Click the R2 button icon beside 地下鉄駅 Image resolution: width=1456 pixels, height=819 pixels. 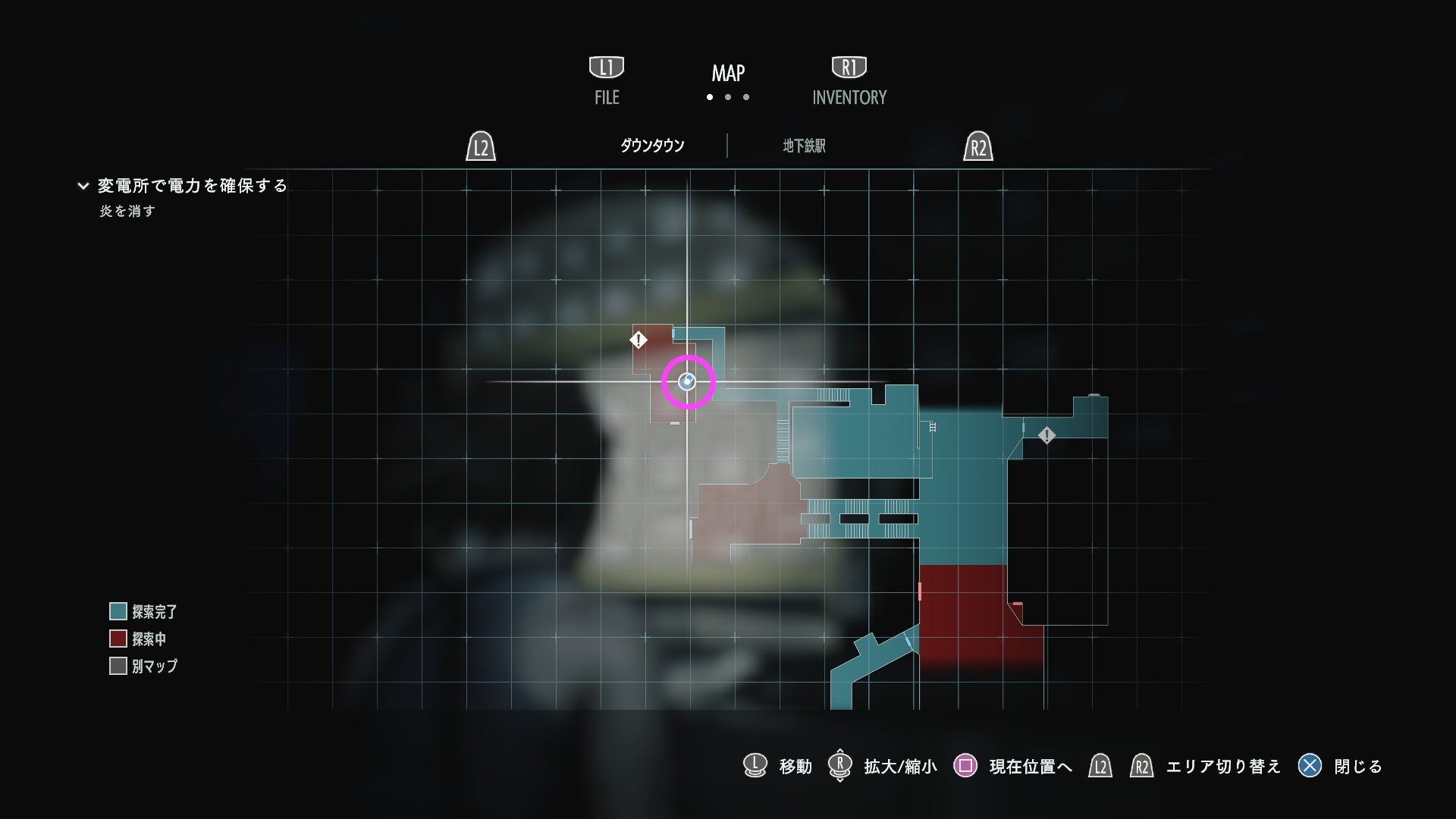pyautogui.click(x=978, y=148)
